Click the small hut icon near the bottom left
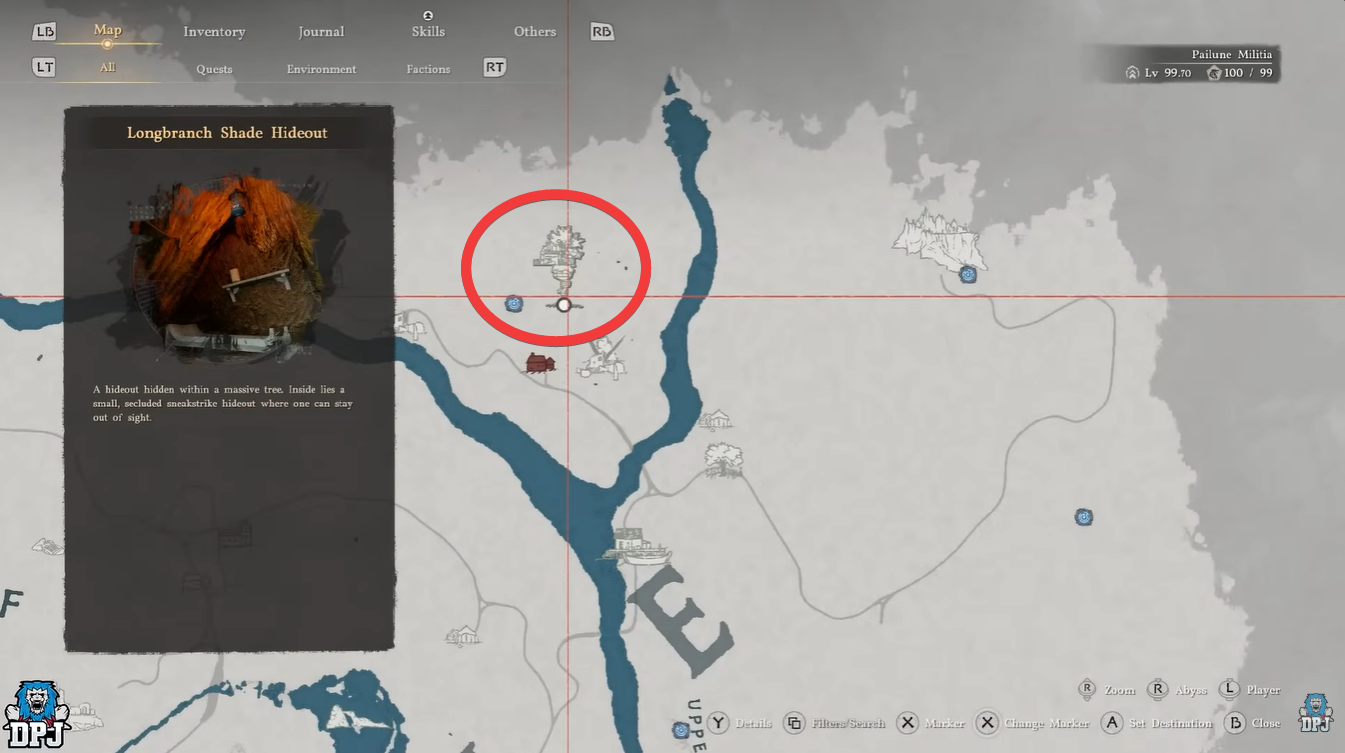 [x=463, y=637]
